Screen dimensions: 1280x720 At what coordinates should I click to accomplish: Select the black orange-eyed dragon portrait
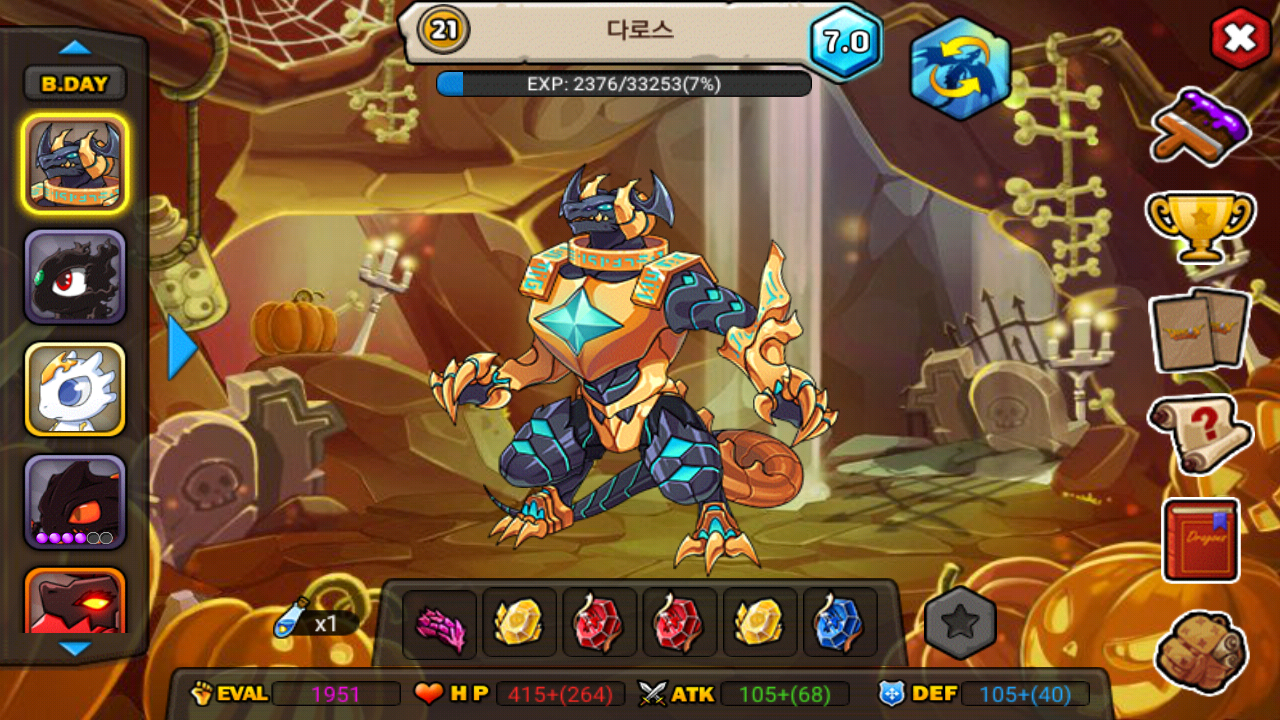pyautogui.click(x=75, y=502)
